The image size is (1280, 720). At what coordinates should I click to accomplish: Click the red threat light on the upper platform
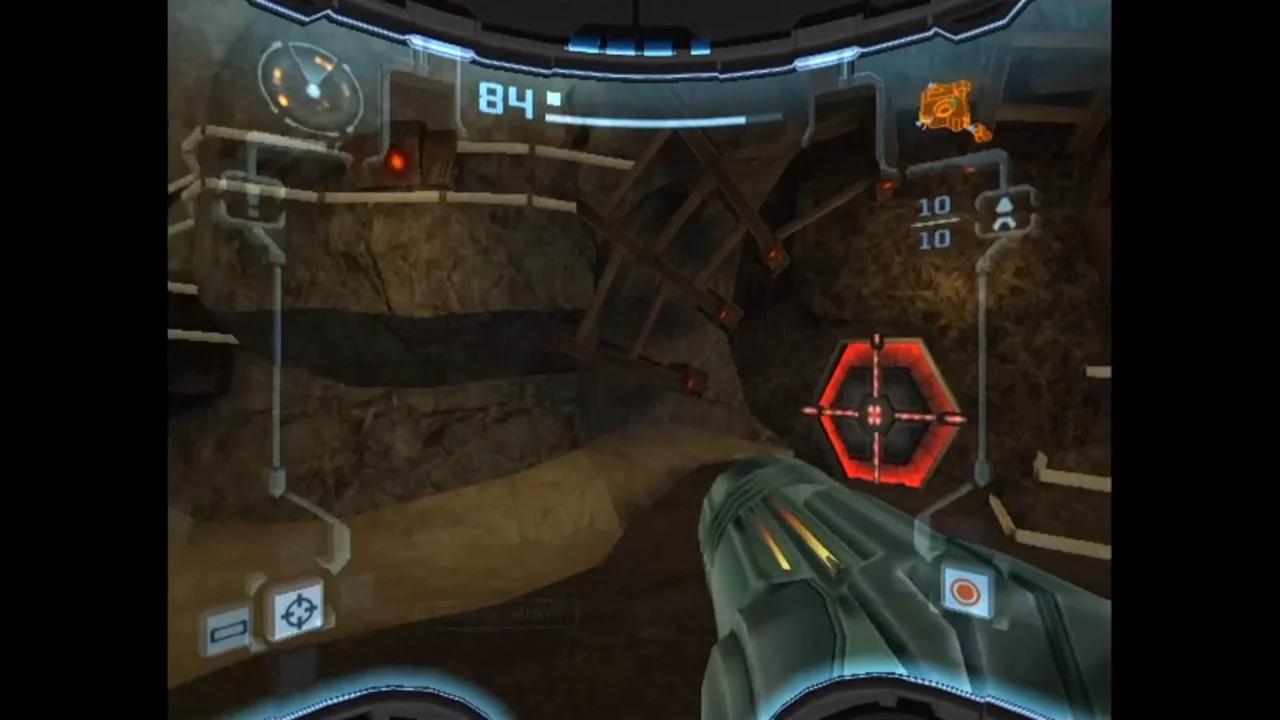pos(398,160)
